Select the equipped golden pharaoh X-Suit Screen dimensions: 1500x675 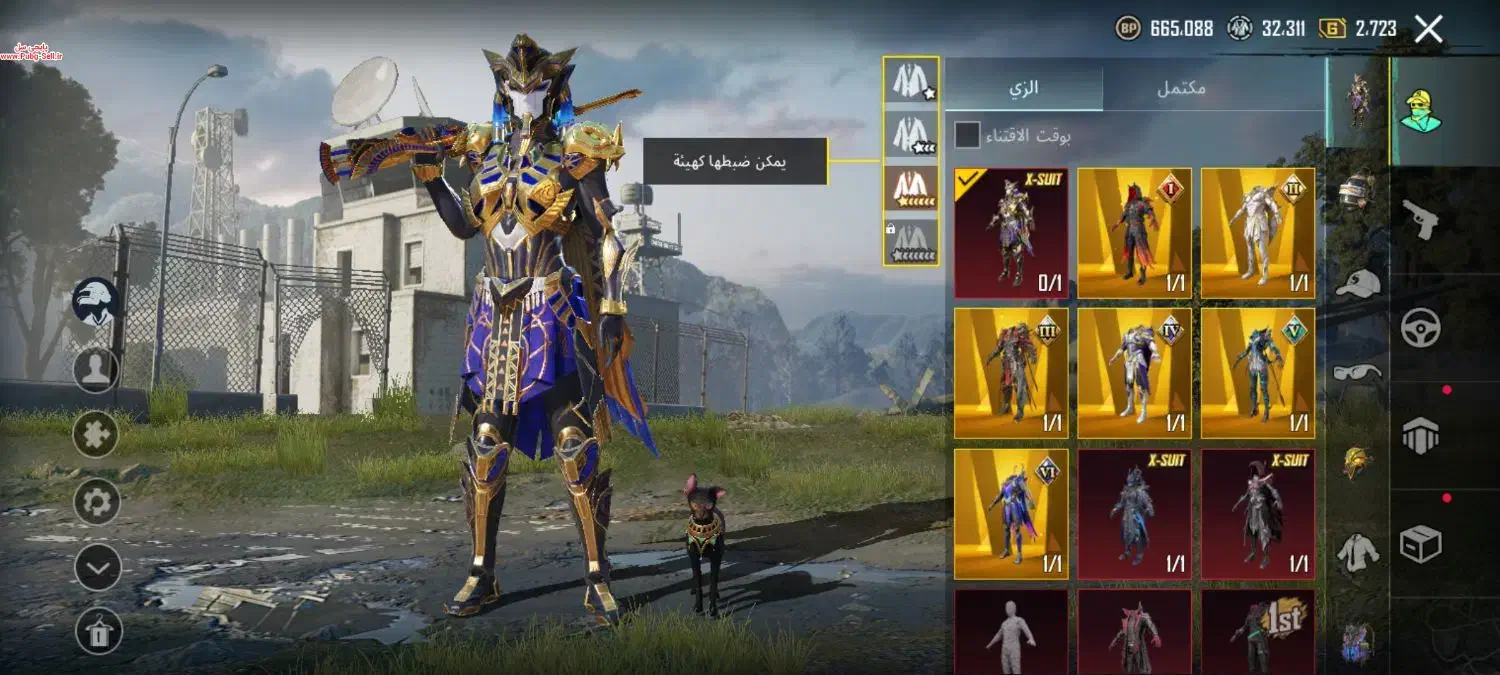click(1011, 233)
